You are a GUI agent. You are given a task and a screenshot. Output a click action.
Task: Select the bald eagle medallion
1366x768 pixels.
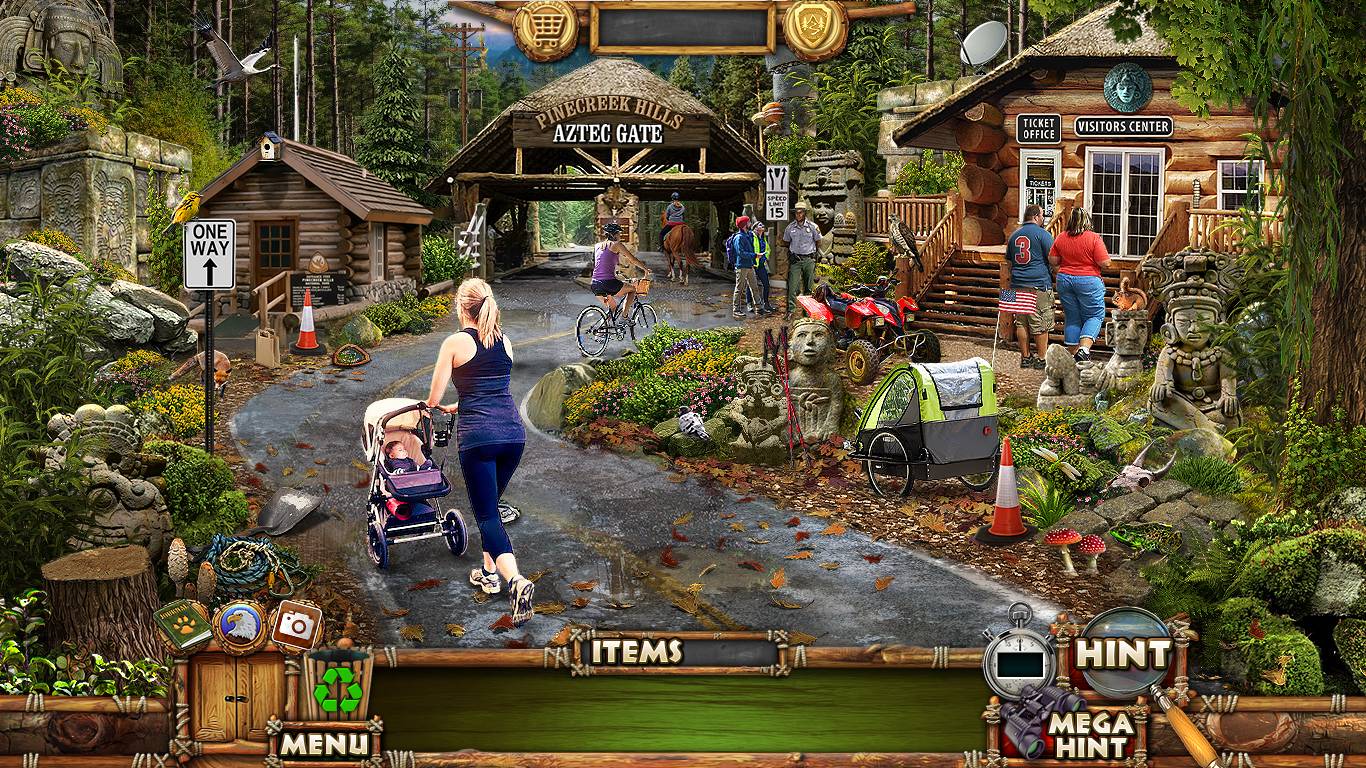239,626
